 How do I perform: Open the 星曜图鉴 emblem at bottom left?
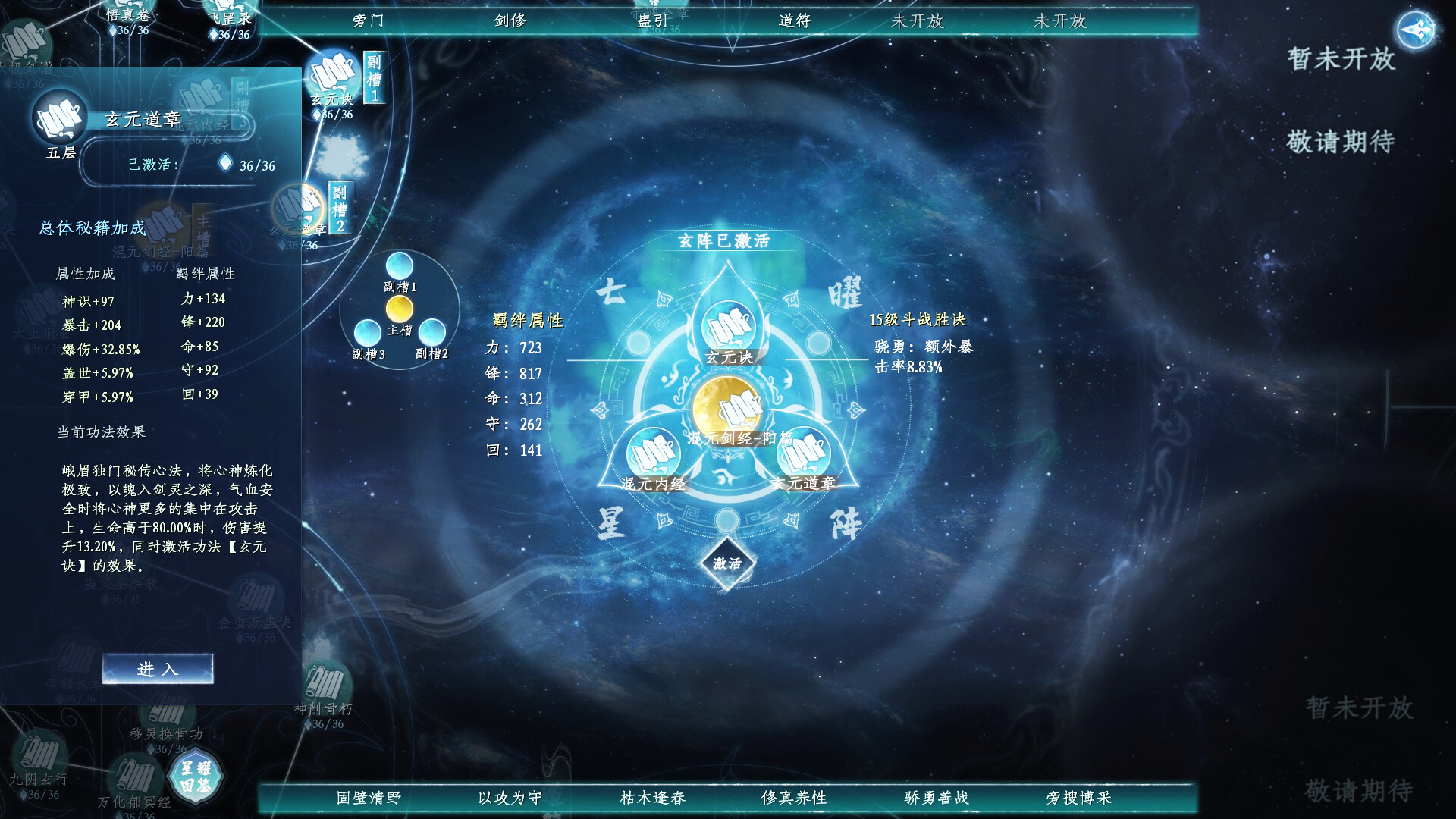(197, 777)
